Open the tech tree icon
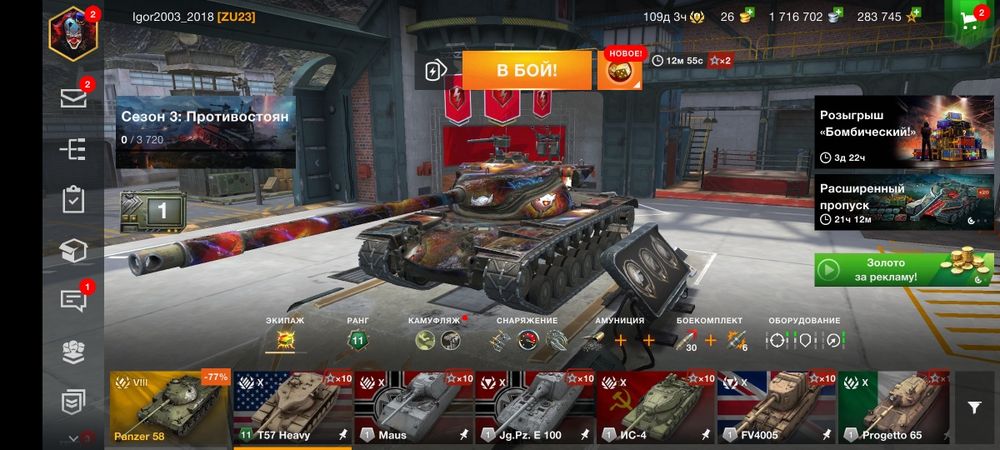Image resolution: width=1000 pixels, height=450 pixels. point(73,149)
